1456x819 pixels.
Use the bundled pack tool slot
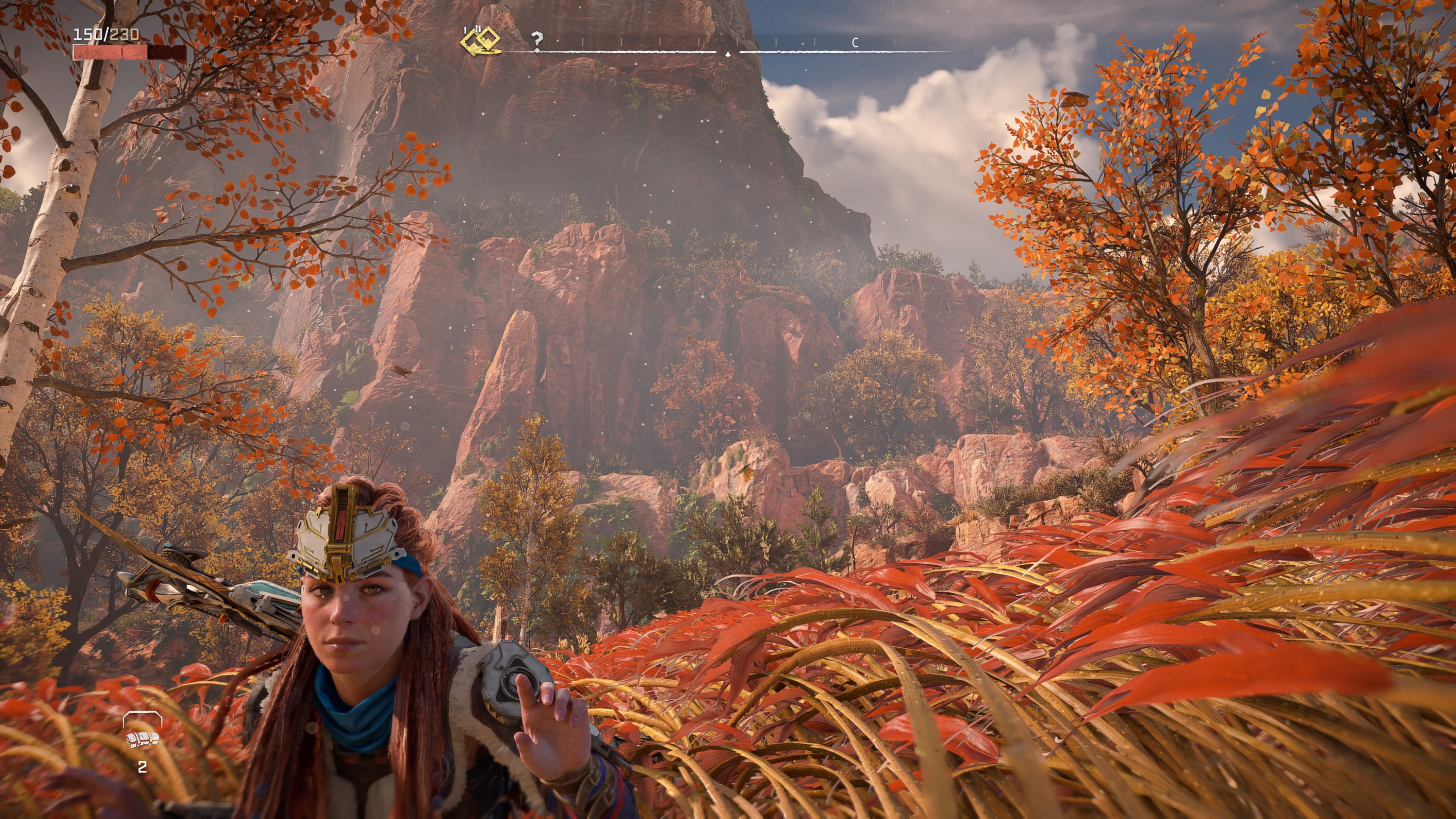[x=143, y=739]
